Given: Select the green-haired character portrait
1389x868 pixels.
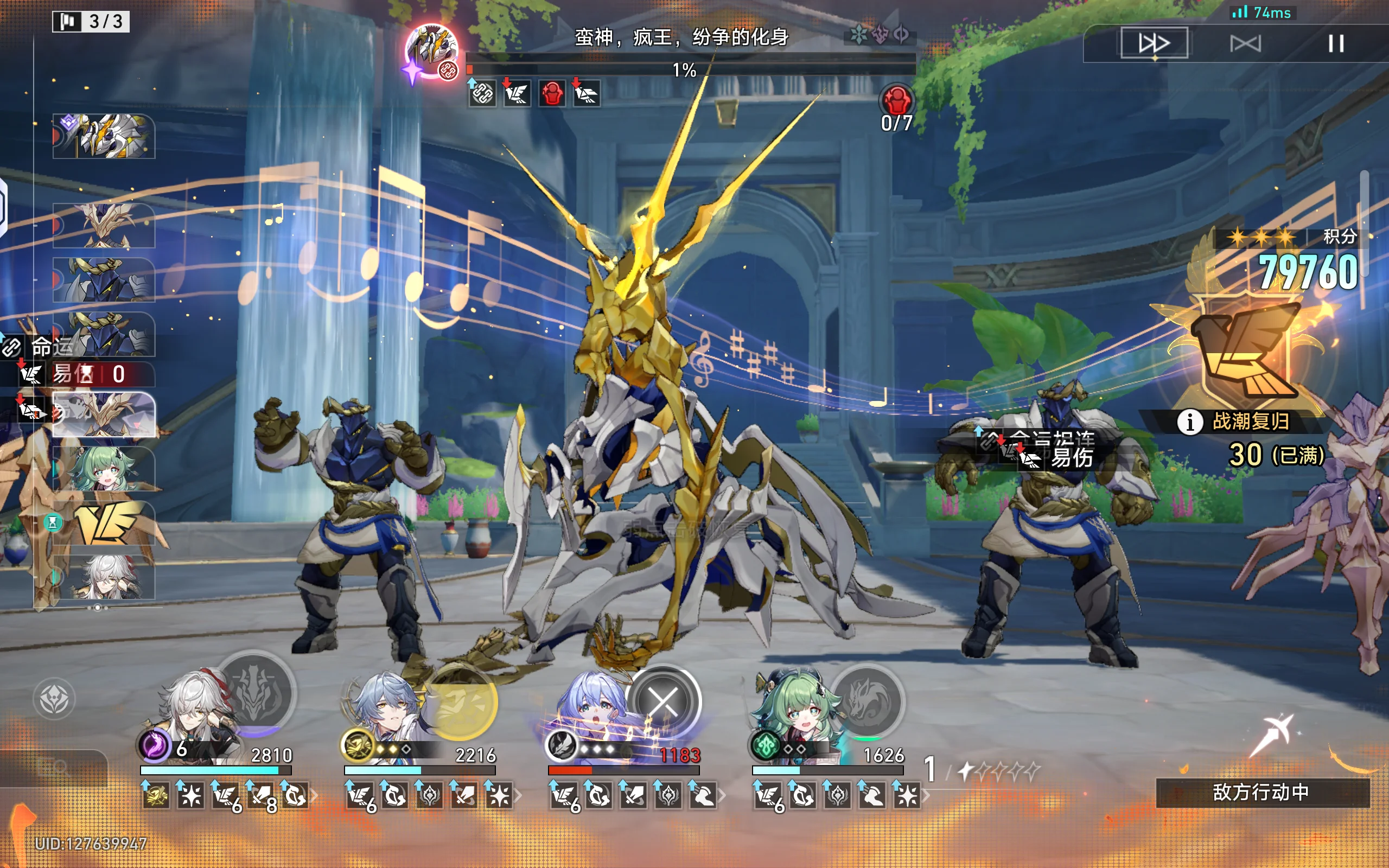Looking at the screenshot, I should [x=795, y=712].
